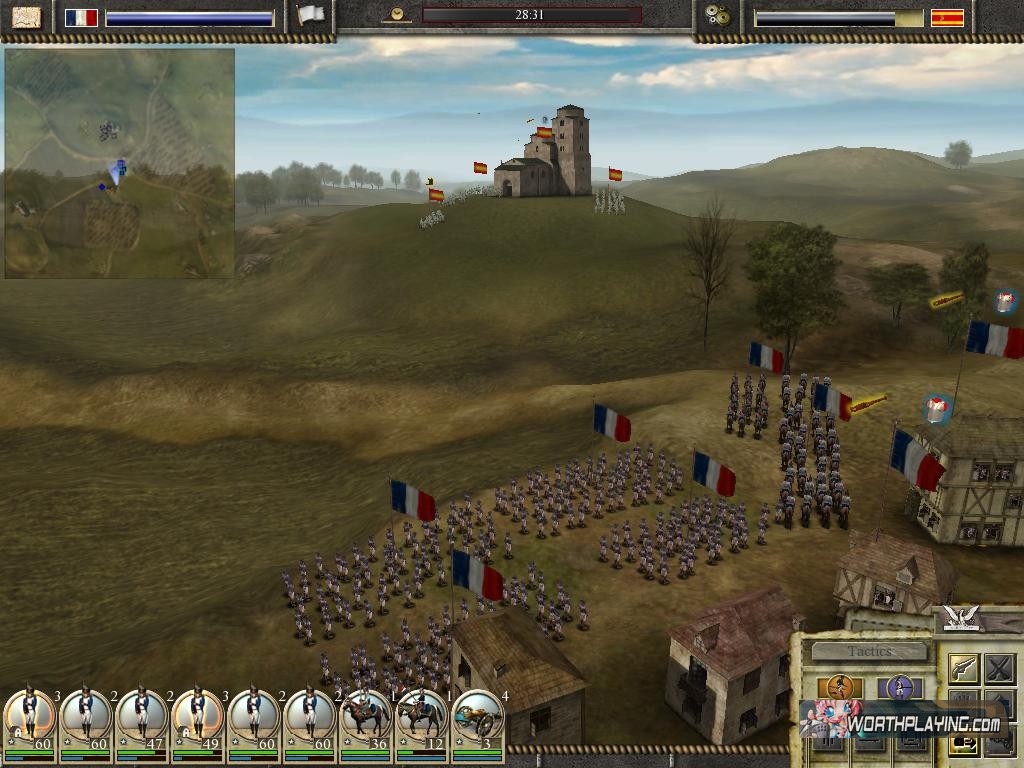Choose the orange tactics formation icon
Screen dimensions: 1024x768
[x=839, y=687]
